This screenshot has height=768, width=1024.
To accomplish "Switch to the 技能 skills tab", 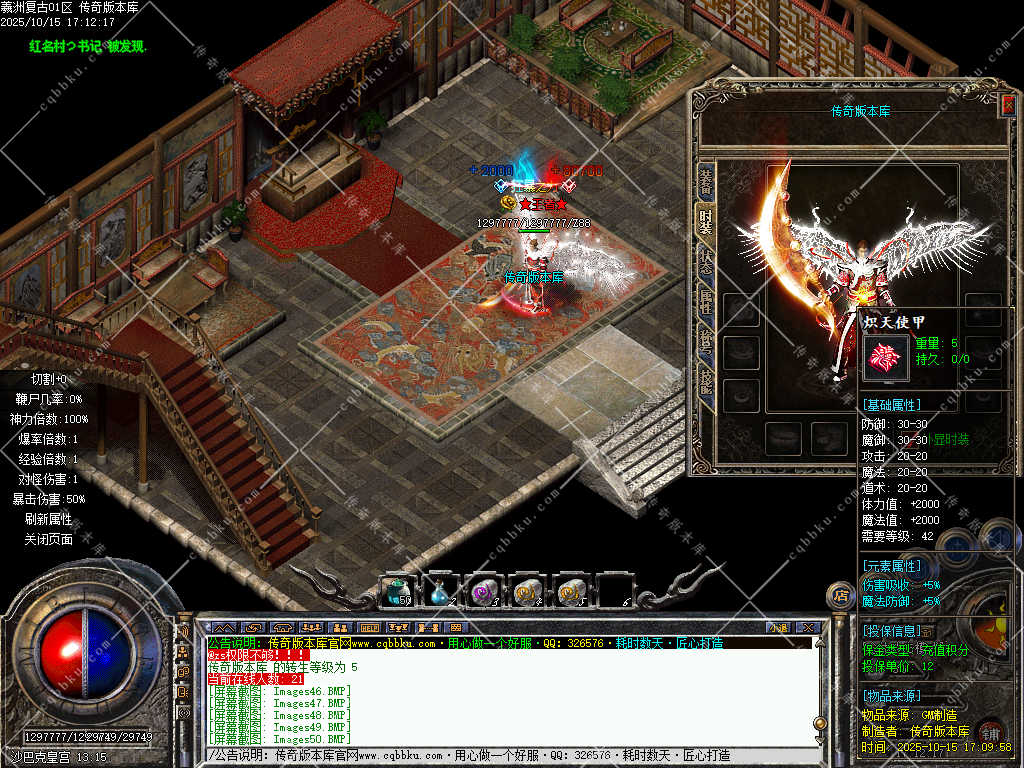I will (x=706, y=379).
